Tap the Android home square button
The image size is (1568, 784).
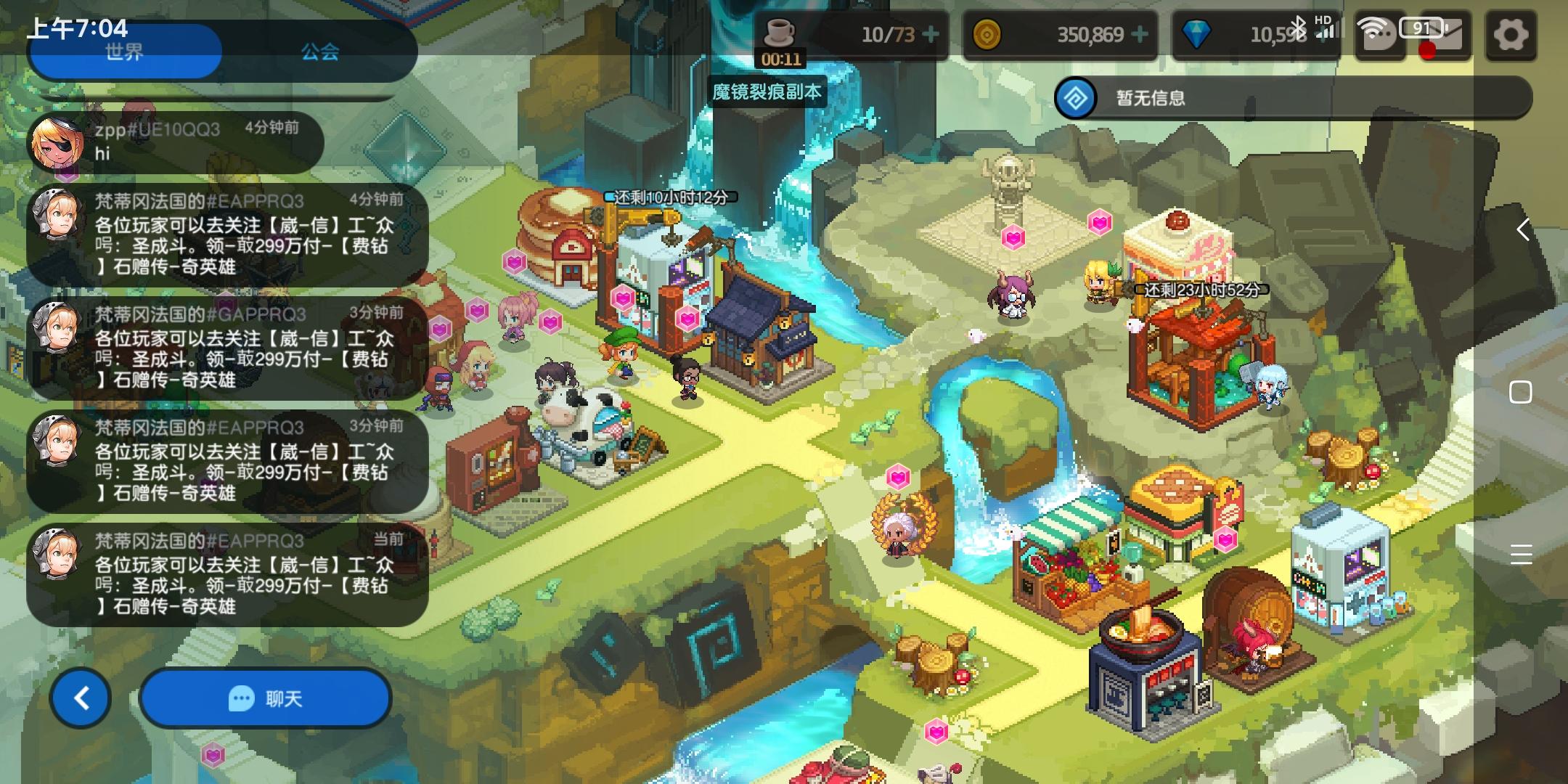1521,392
